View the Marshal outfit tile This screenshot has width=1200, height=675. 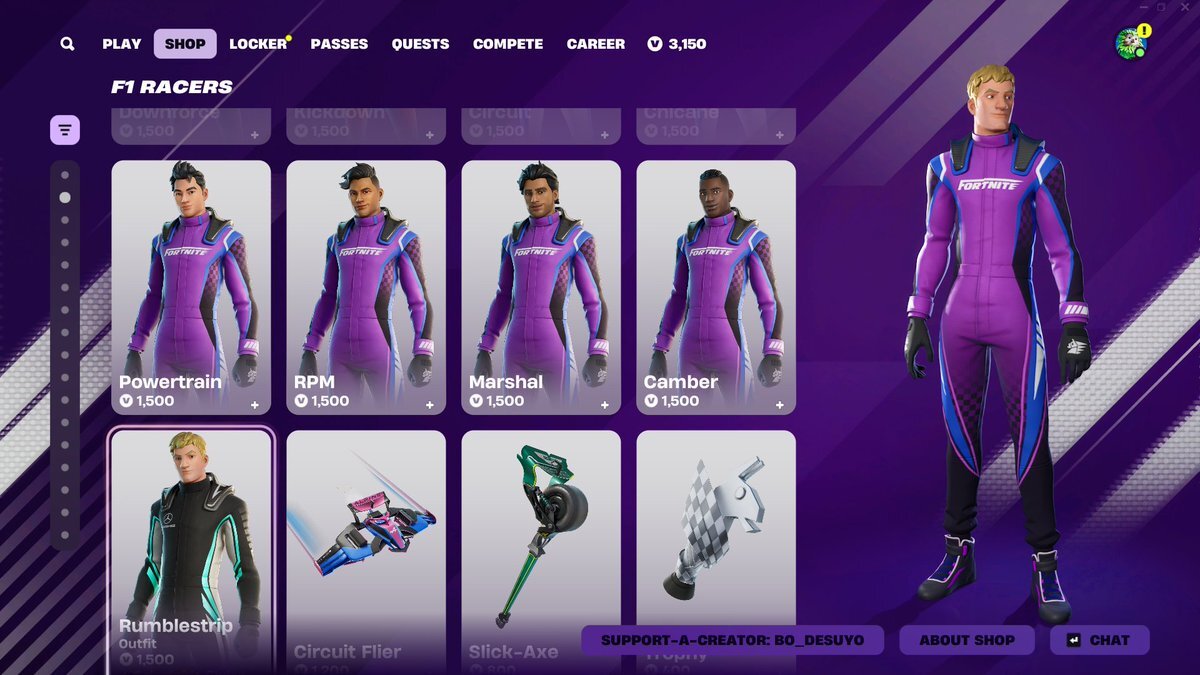(x=541, y=287)
